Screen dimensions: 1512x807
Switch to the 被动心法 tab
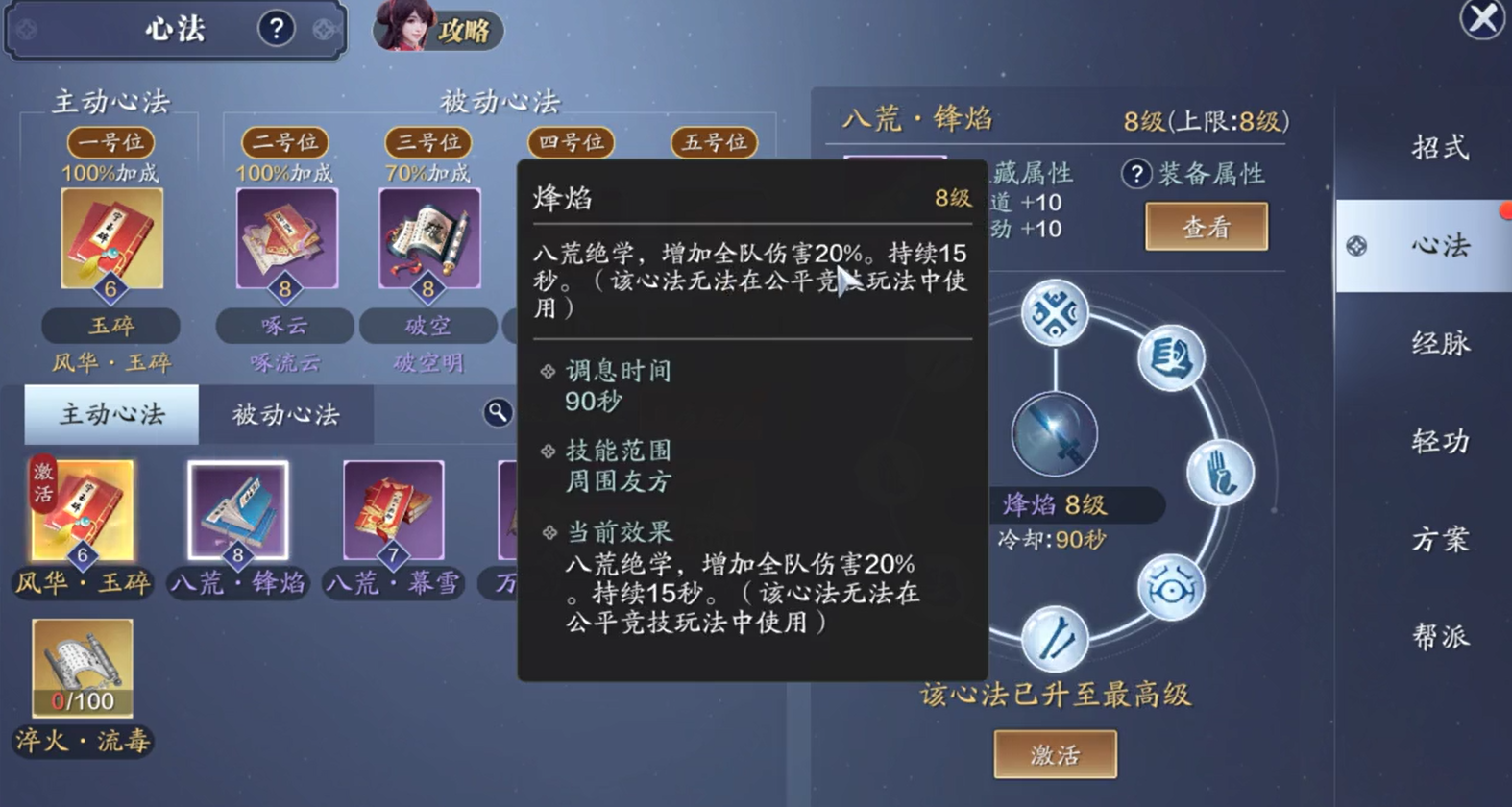point(284,414)
